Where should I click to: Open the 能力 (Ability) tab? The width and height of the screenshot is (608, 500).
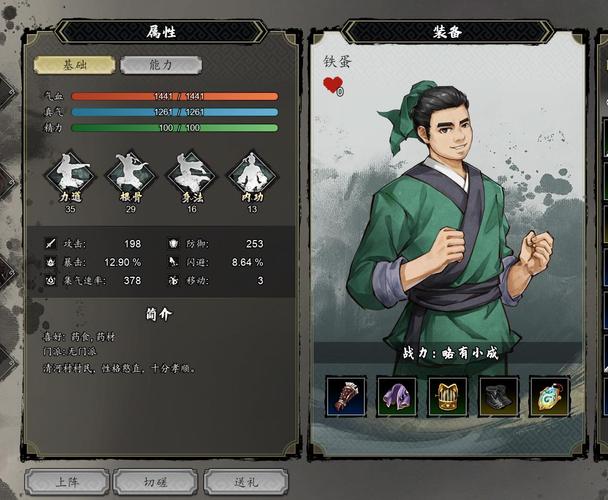[x=161, y=65]
